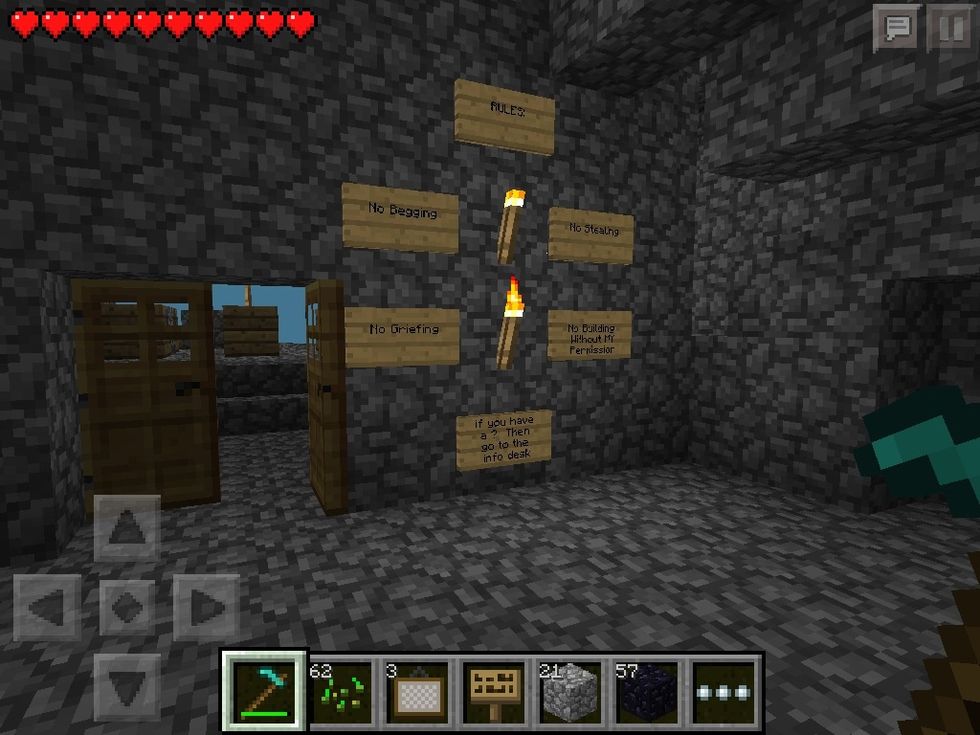The image size is (980, 735).
Task: Tap the D-pad down arrow
Action: (x=127, y=686)
